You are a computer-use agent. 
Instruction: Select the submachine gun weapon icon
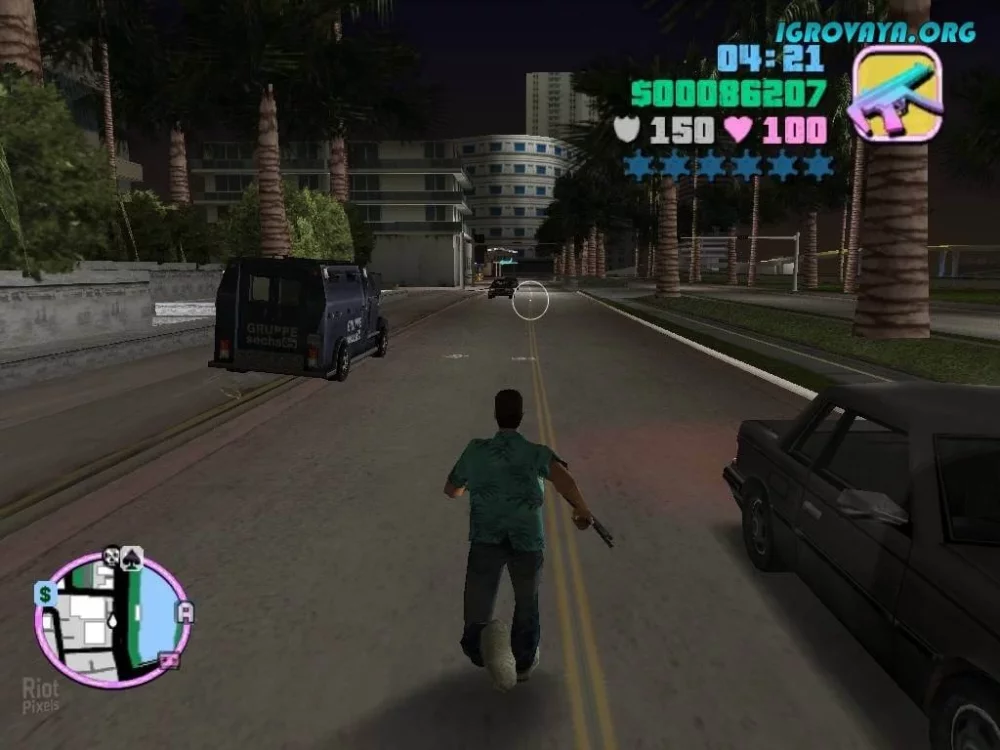coord(895,92)
